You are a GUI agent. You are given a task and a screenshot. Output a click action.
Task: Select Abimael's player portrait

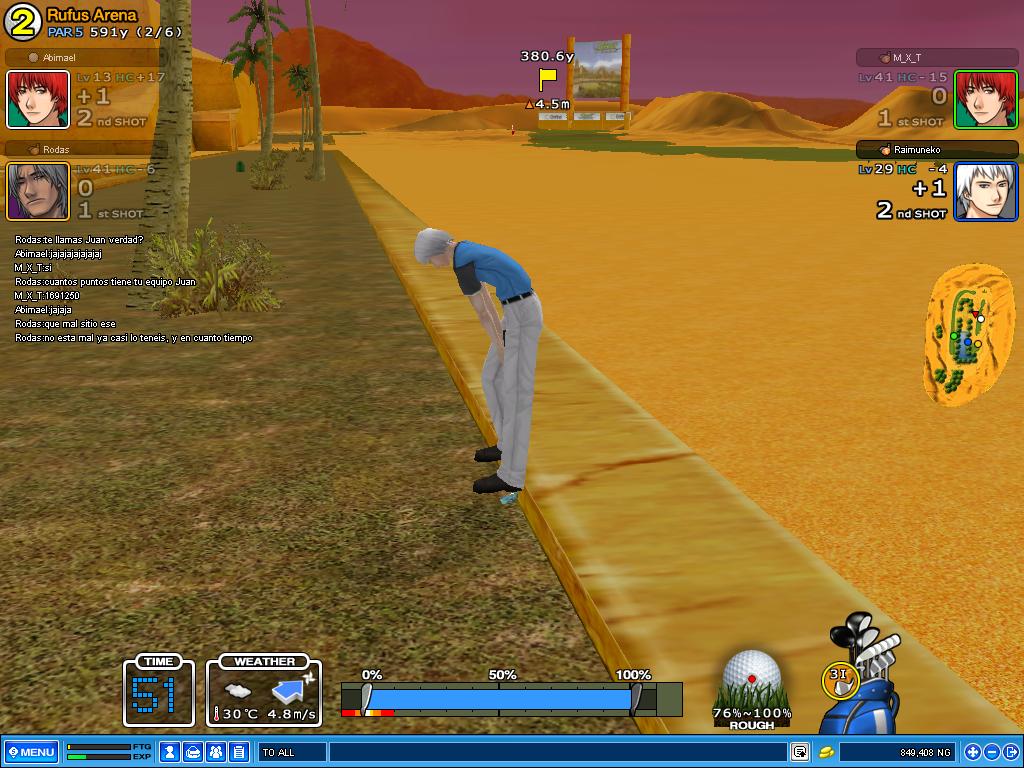(39, 99)
